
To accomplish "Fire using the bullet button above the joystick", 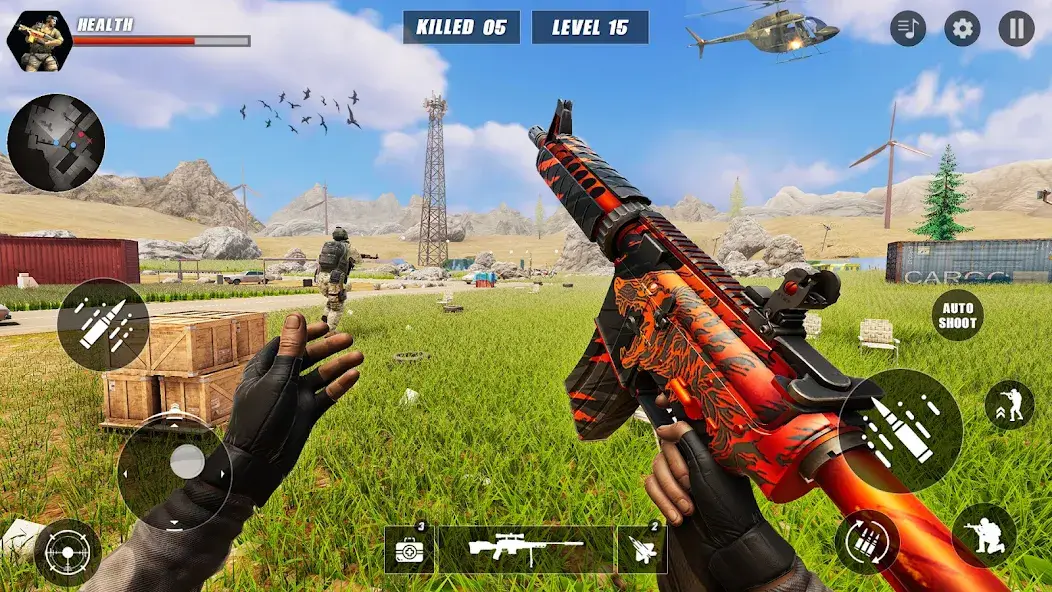I will 103,325.
